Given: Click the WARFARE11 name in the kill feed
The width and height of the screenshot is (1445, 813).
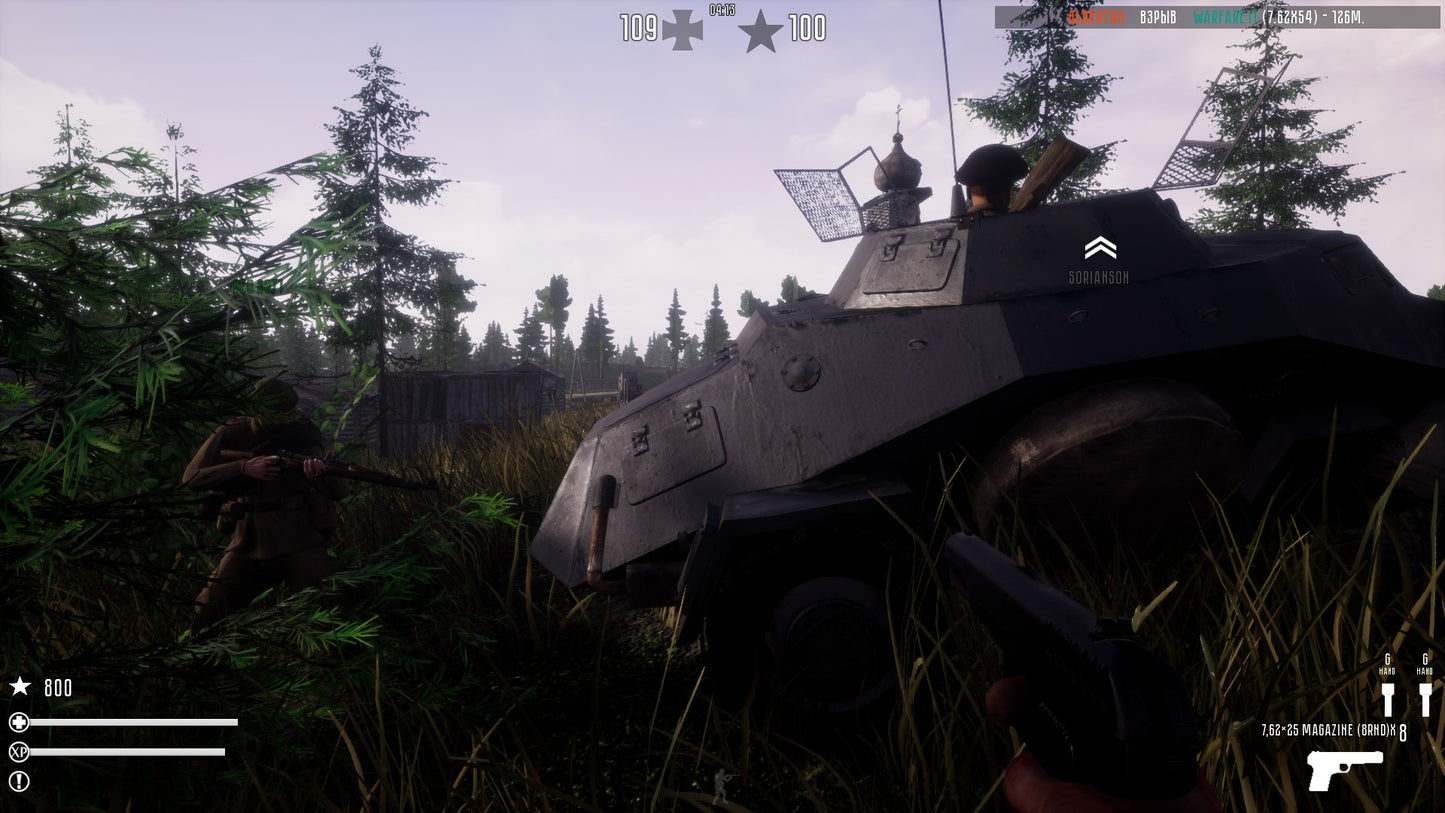Looking at the screenshot, I should tap(1225, 15).
